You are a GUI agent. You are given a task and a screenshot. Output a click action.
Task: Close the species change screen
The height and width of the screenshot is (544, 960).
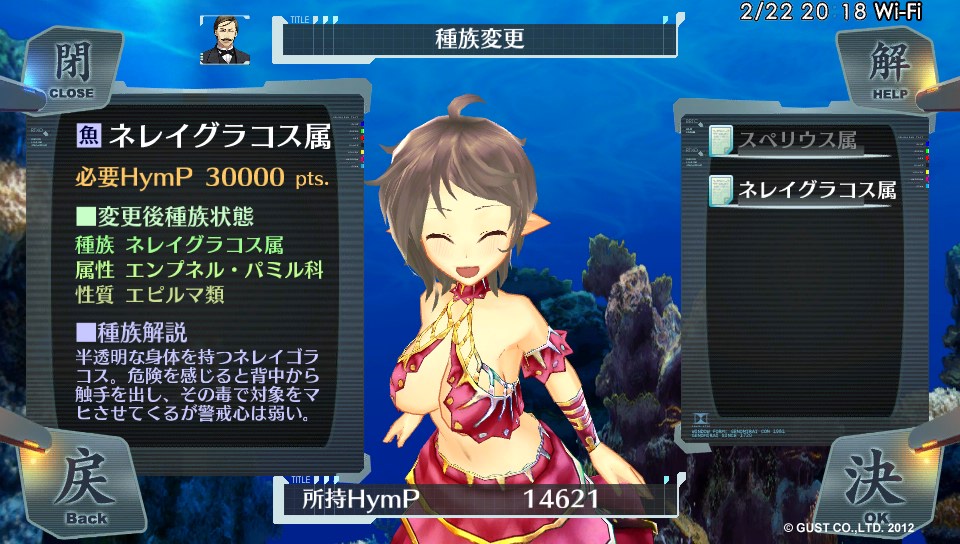[71, 70]
